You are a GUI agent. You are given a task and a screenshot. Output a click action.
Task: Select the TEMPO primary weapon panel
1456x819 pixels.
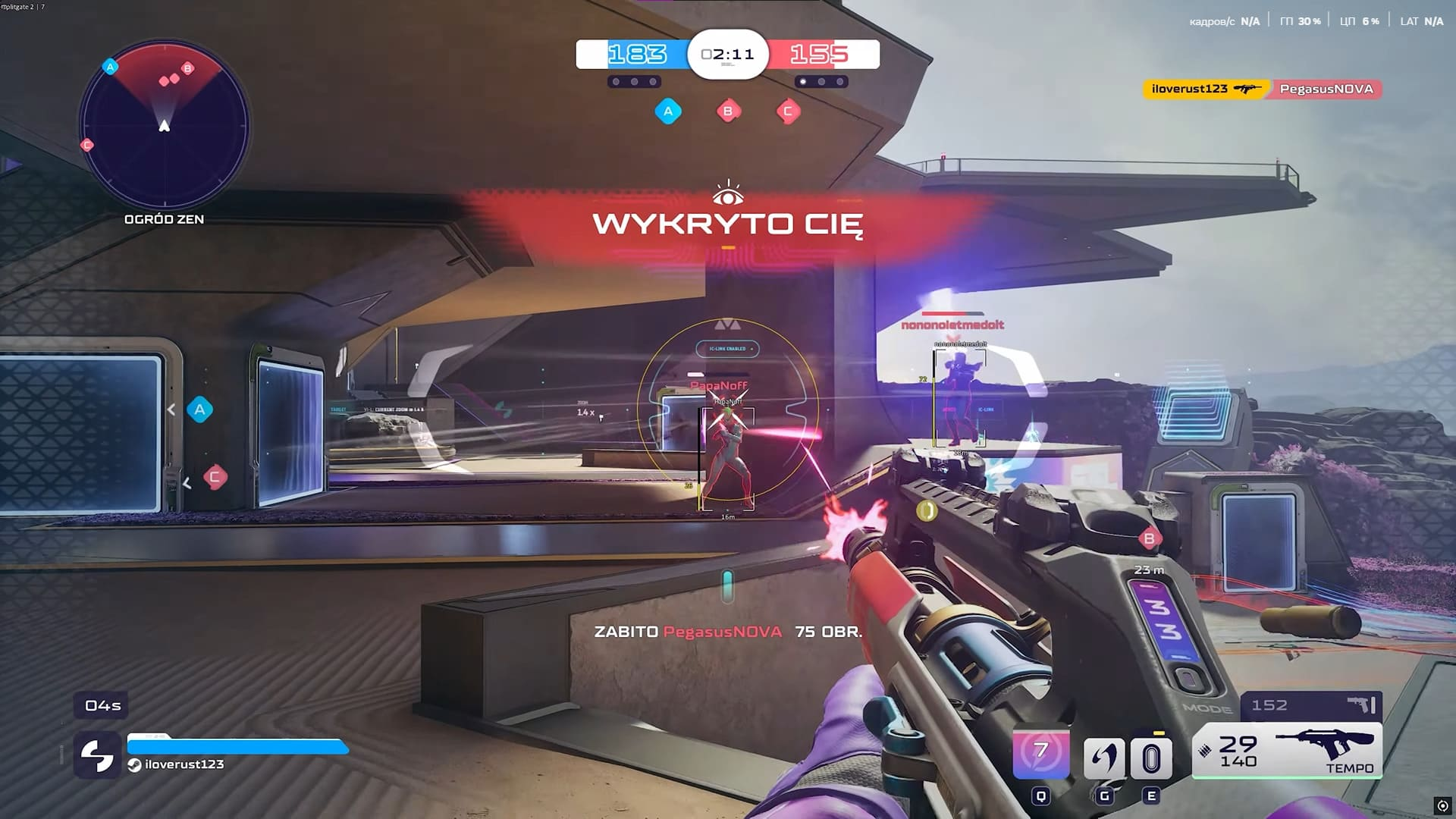pos(1288,752)
